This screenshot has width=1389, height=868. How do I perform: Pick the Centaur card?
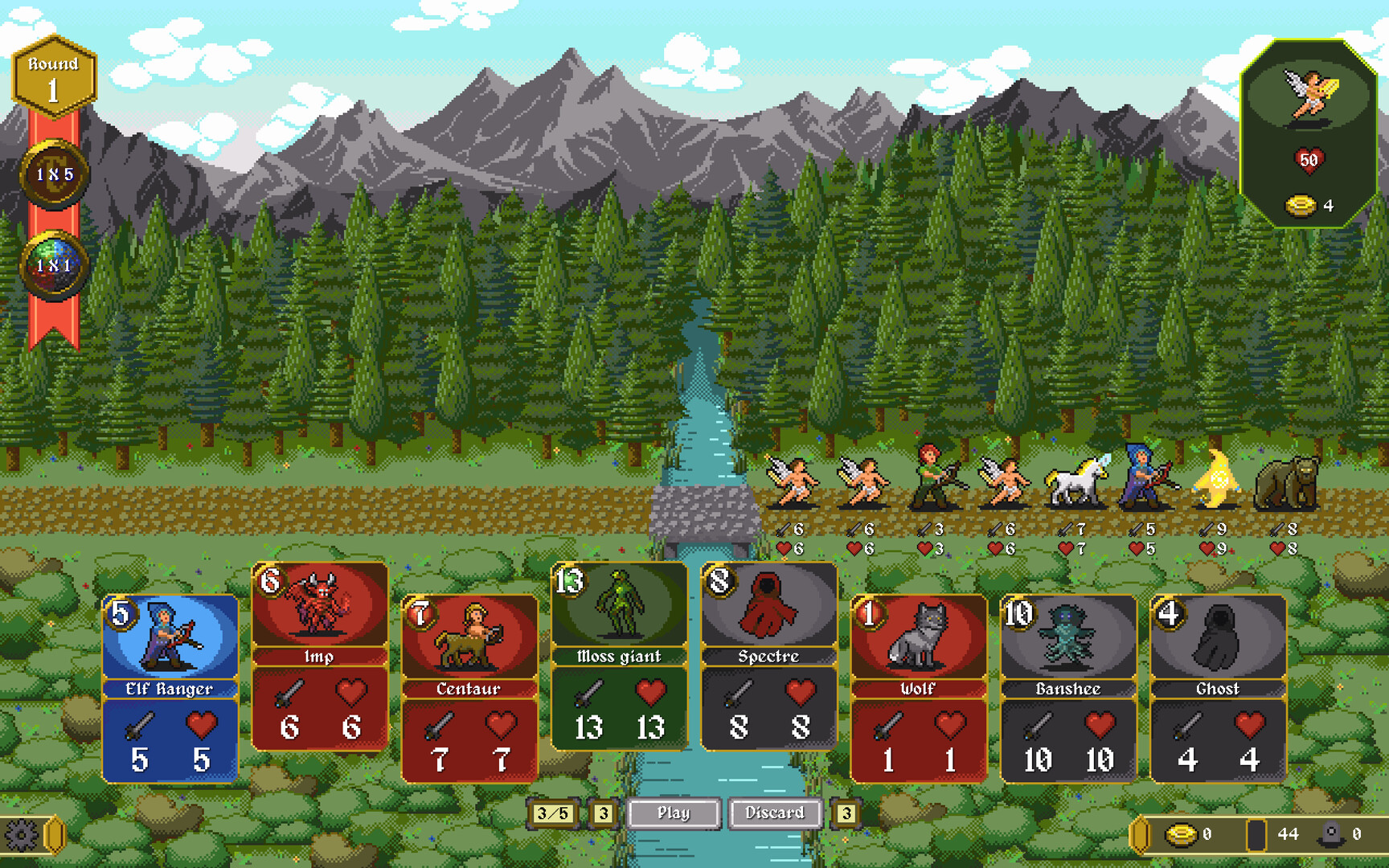tap(469, 688)
